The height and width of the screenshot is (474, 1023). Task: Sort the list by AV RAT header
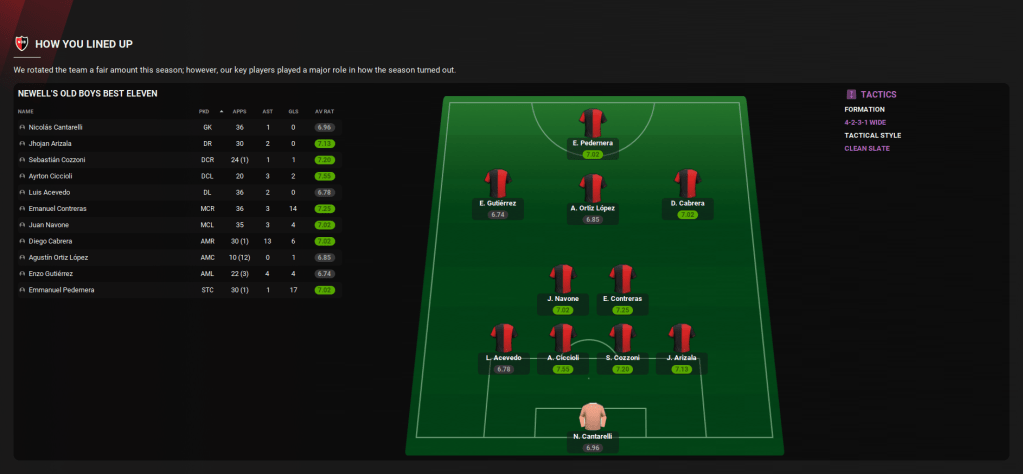click(323, 111)
